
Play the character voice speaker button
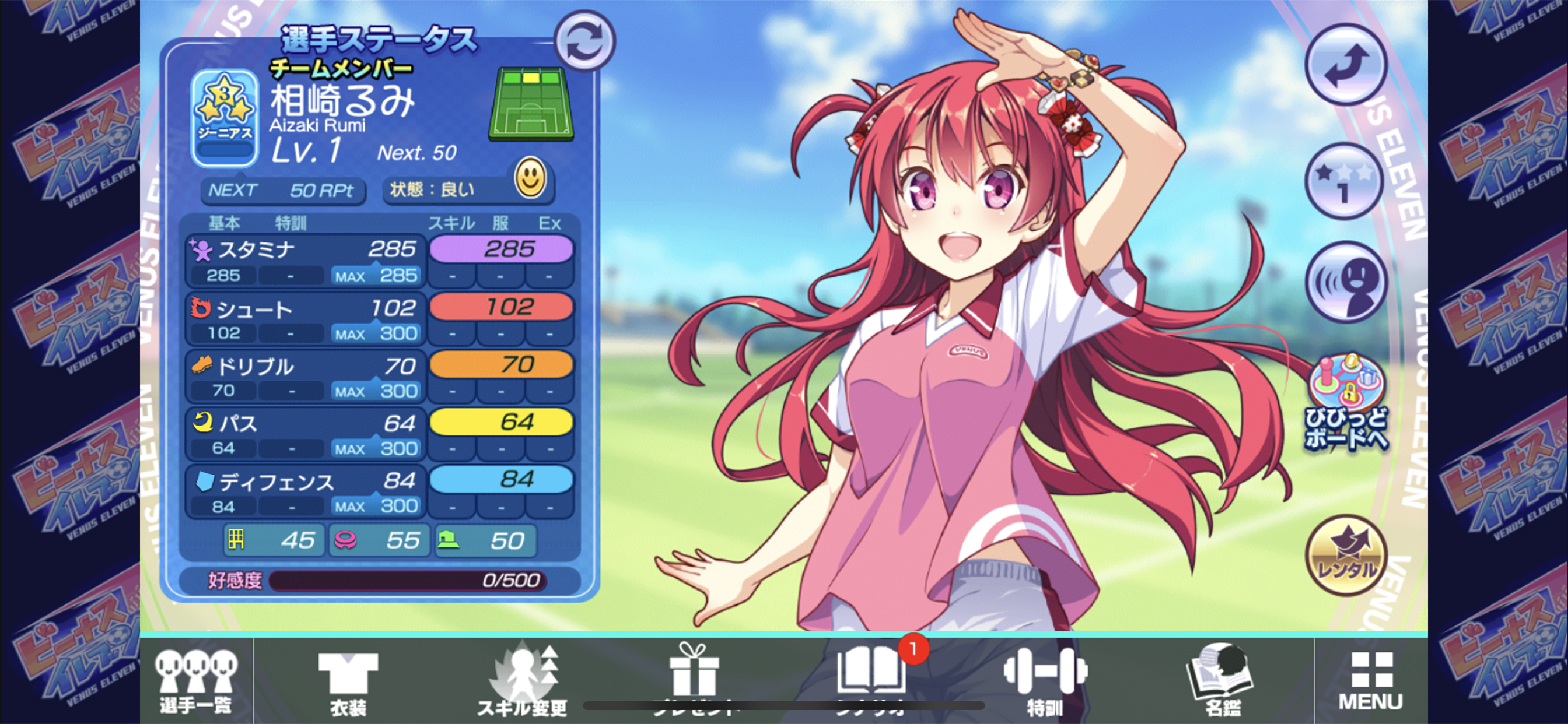click(x=1345, y=282)
